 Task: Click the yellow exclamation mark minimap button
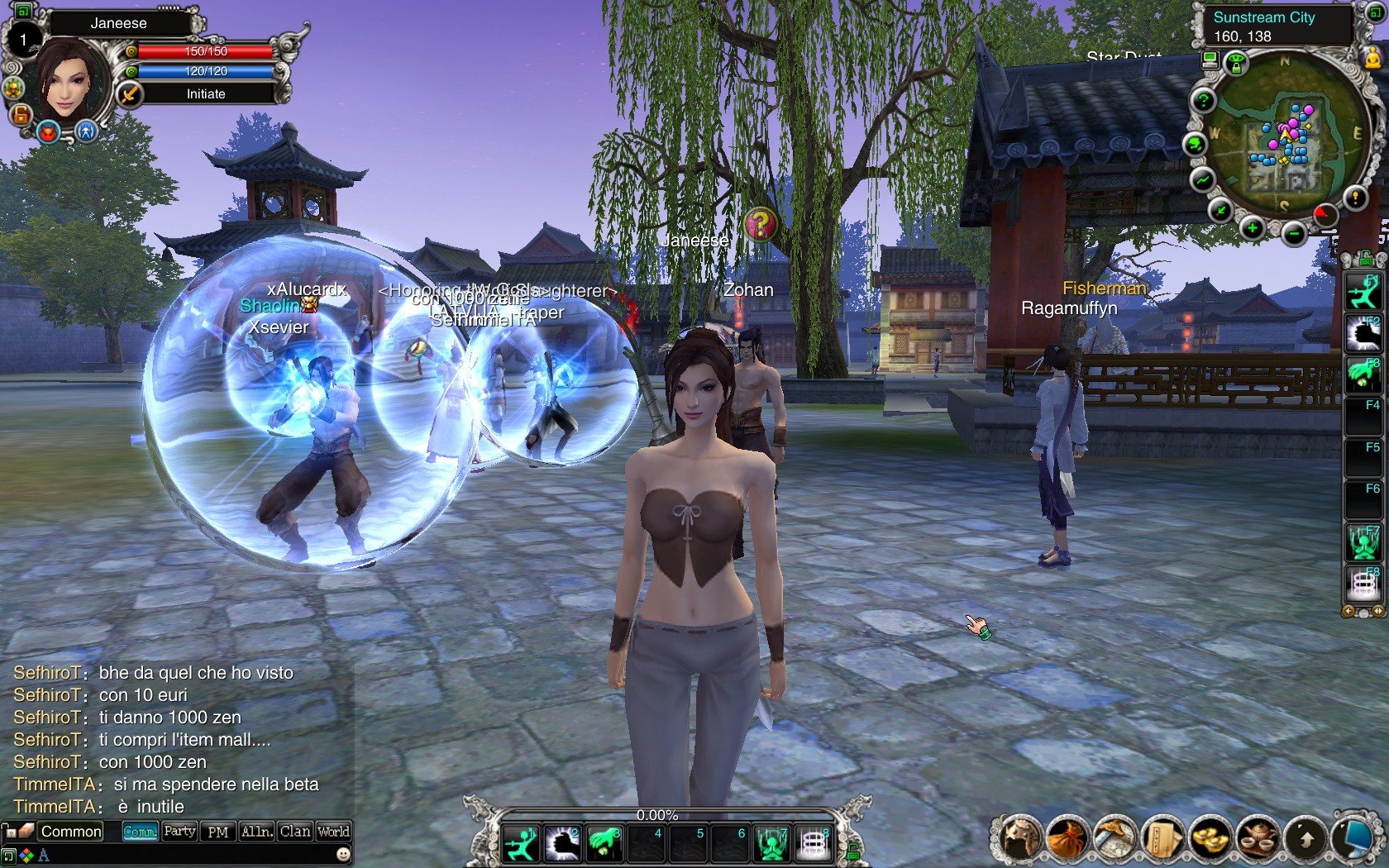pyautogui.click(x=1355, y=198)
